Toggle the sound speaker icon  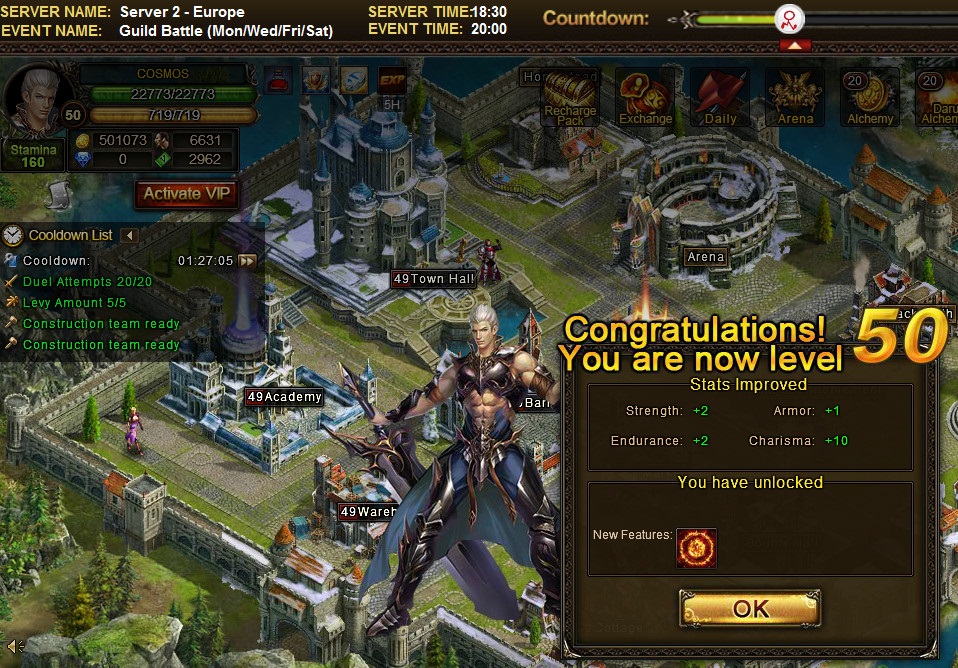(x=12, y=645)
